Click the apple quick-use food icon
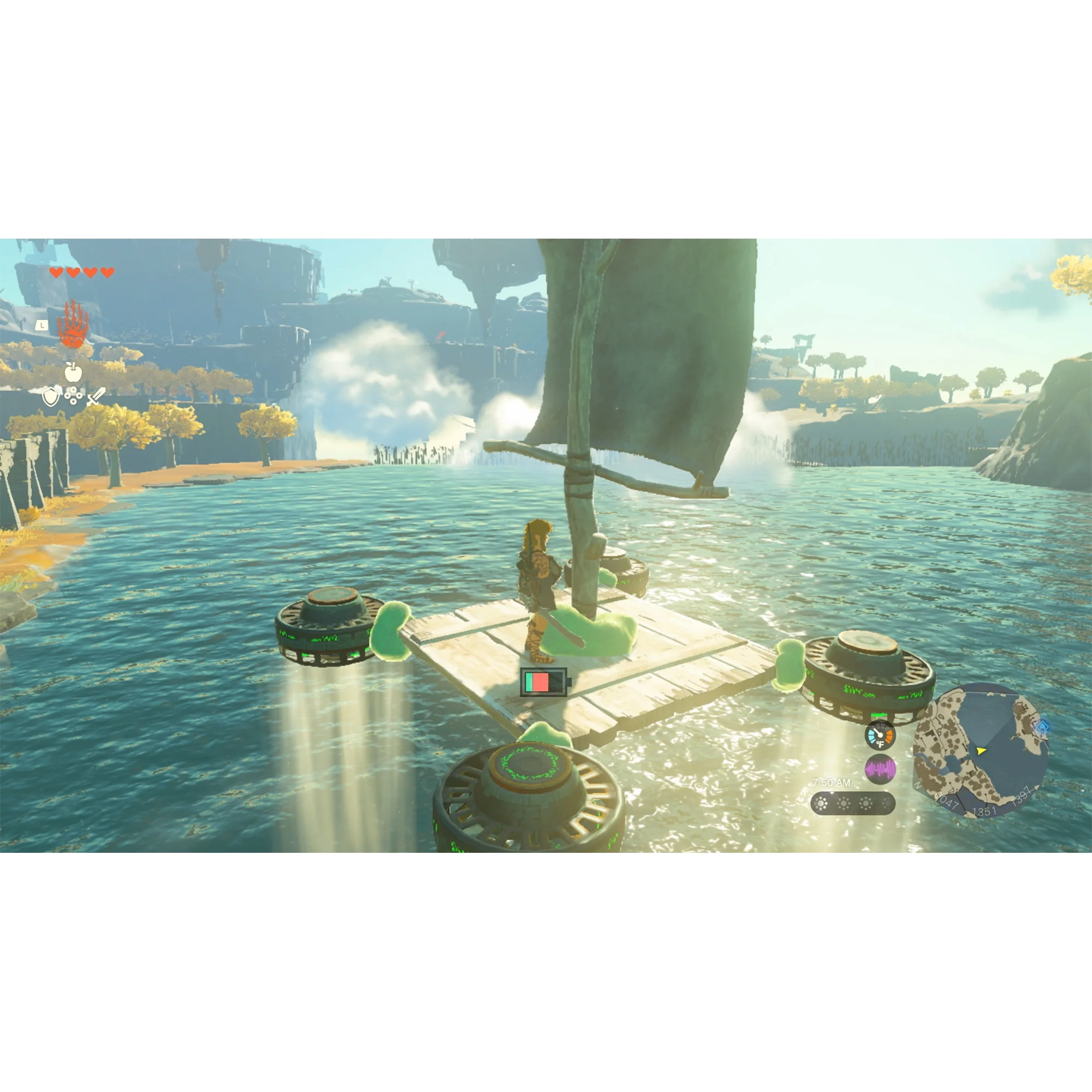The image size is (1092, 1092). coord(74,372)
